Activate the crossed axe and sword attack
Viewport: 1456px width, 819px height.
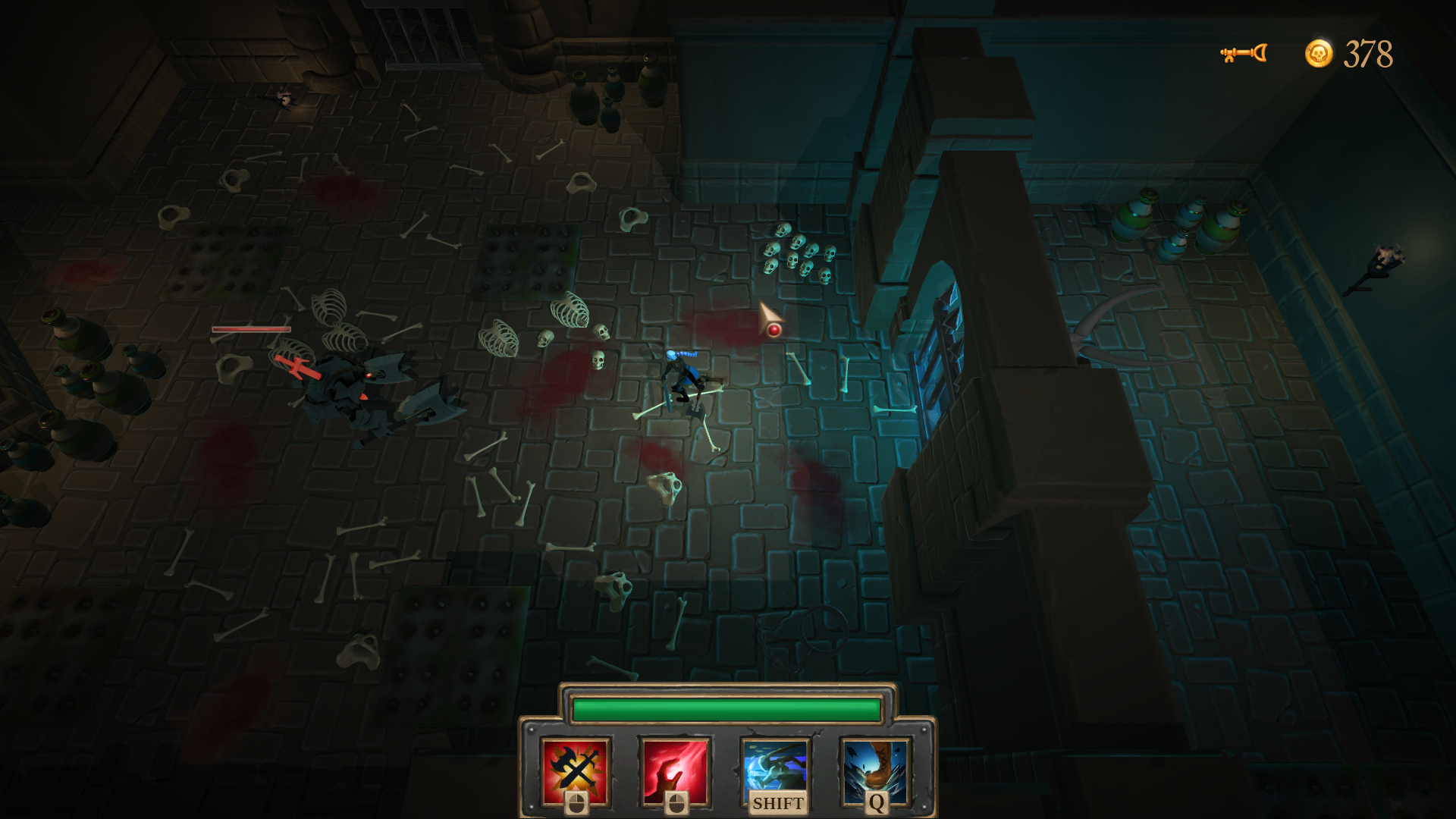tap(576, 770)
